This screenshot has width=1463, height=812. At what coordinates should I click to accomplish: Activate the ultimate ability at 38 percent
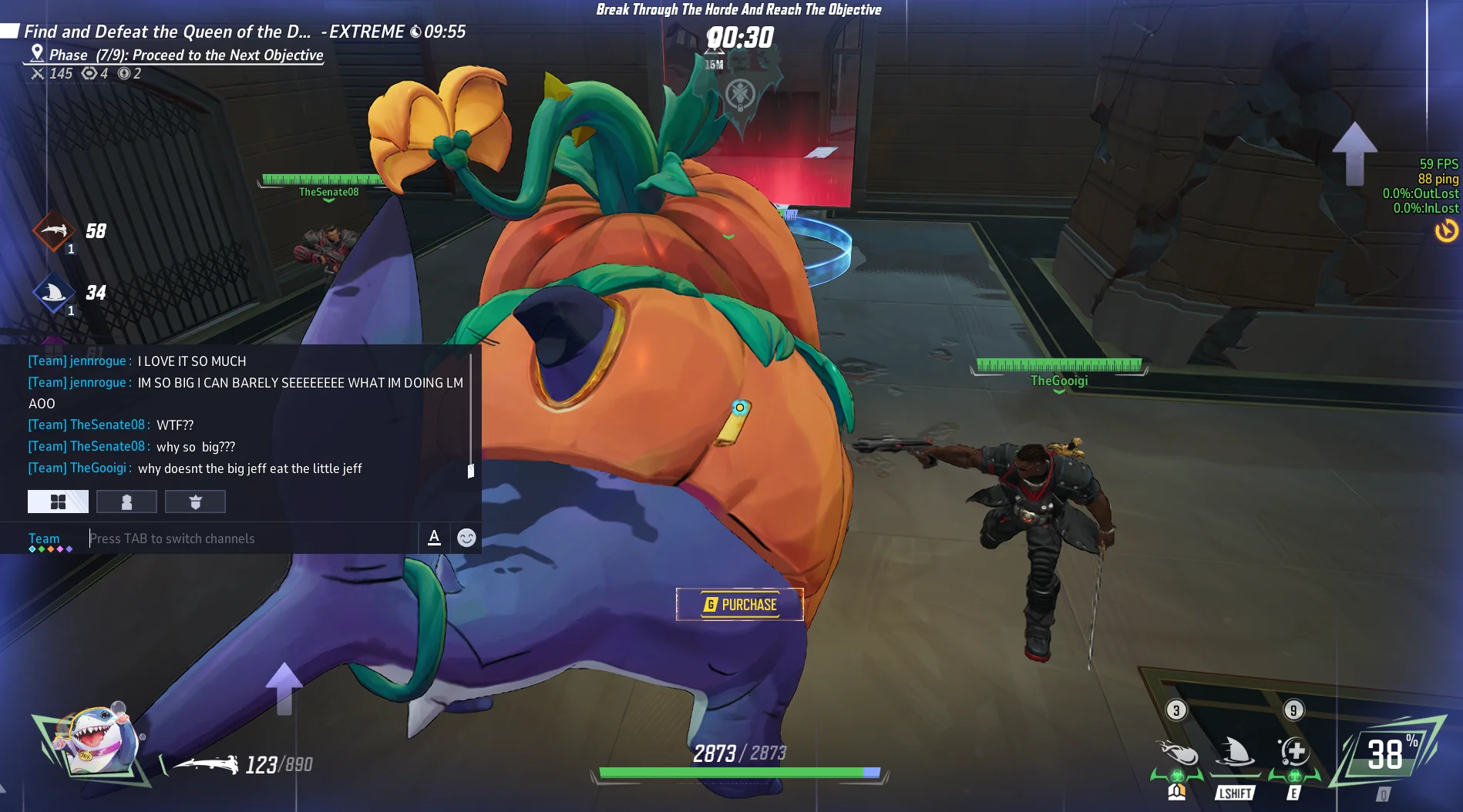[1387, 755]
